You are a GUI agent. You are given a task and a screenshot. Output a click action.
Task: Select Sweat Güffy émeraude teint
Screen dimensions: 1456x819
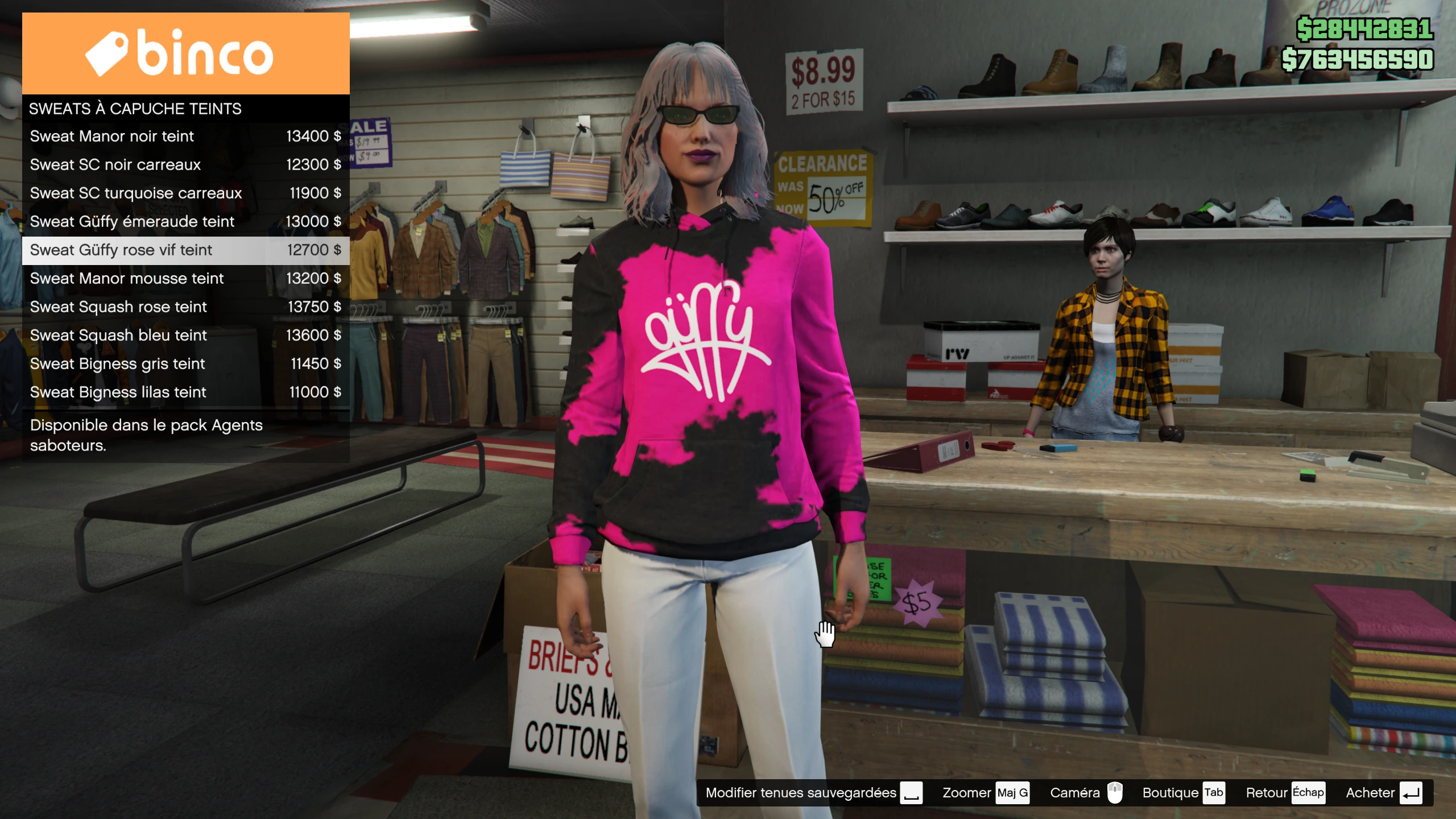point(185,222)
